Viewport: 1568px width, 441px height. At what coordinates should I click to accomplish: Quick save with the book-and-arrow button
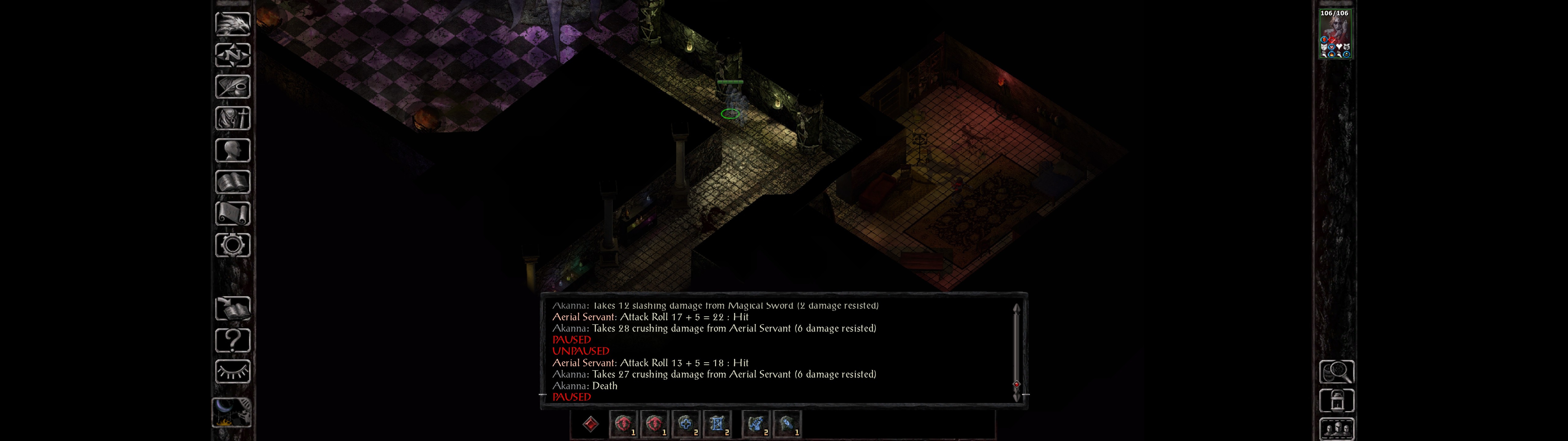click(232, 309)
